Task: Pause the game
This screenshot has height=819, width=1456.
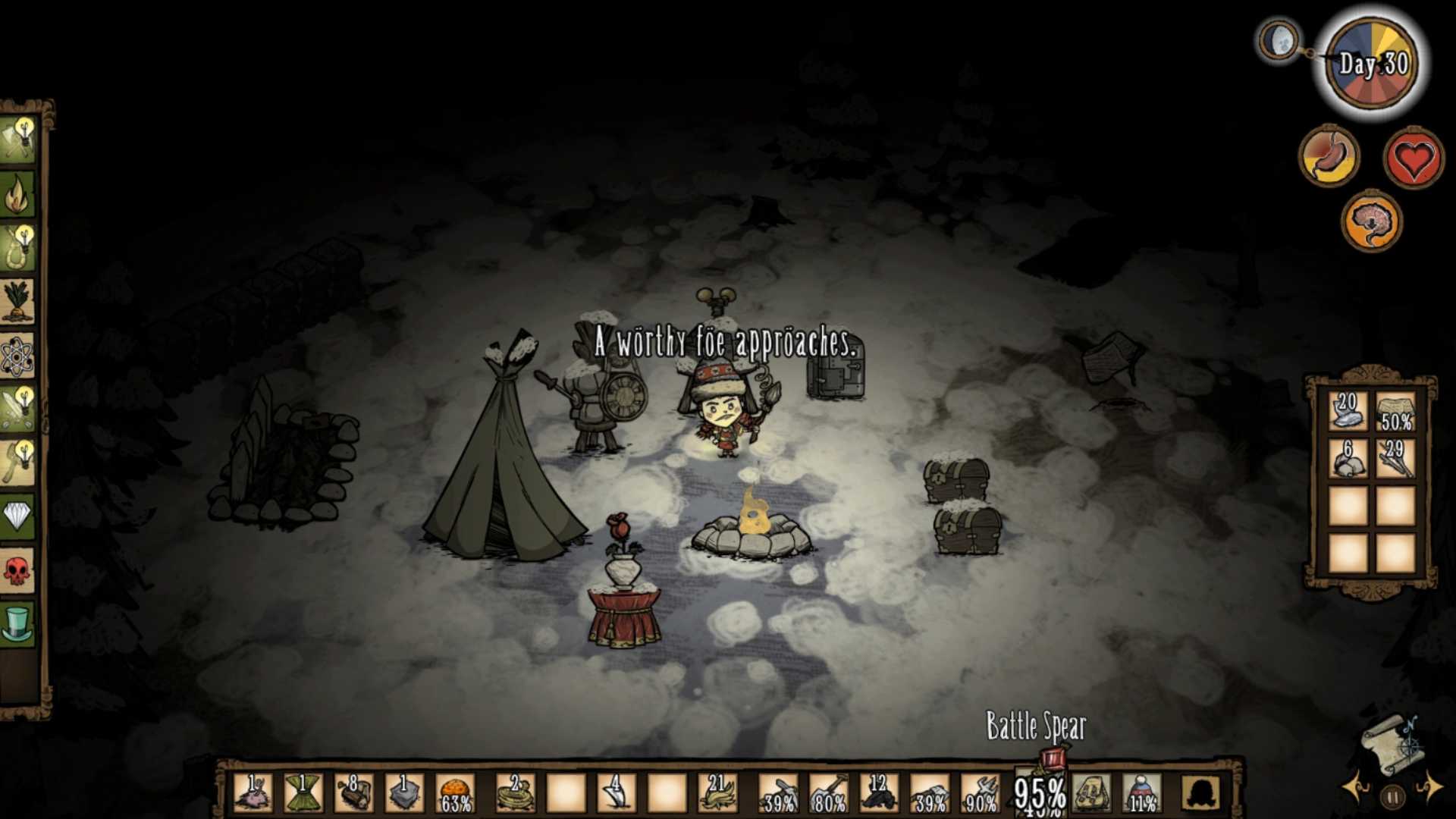Action: (1392, 797)
